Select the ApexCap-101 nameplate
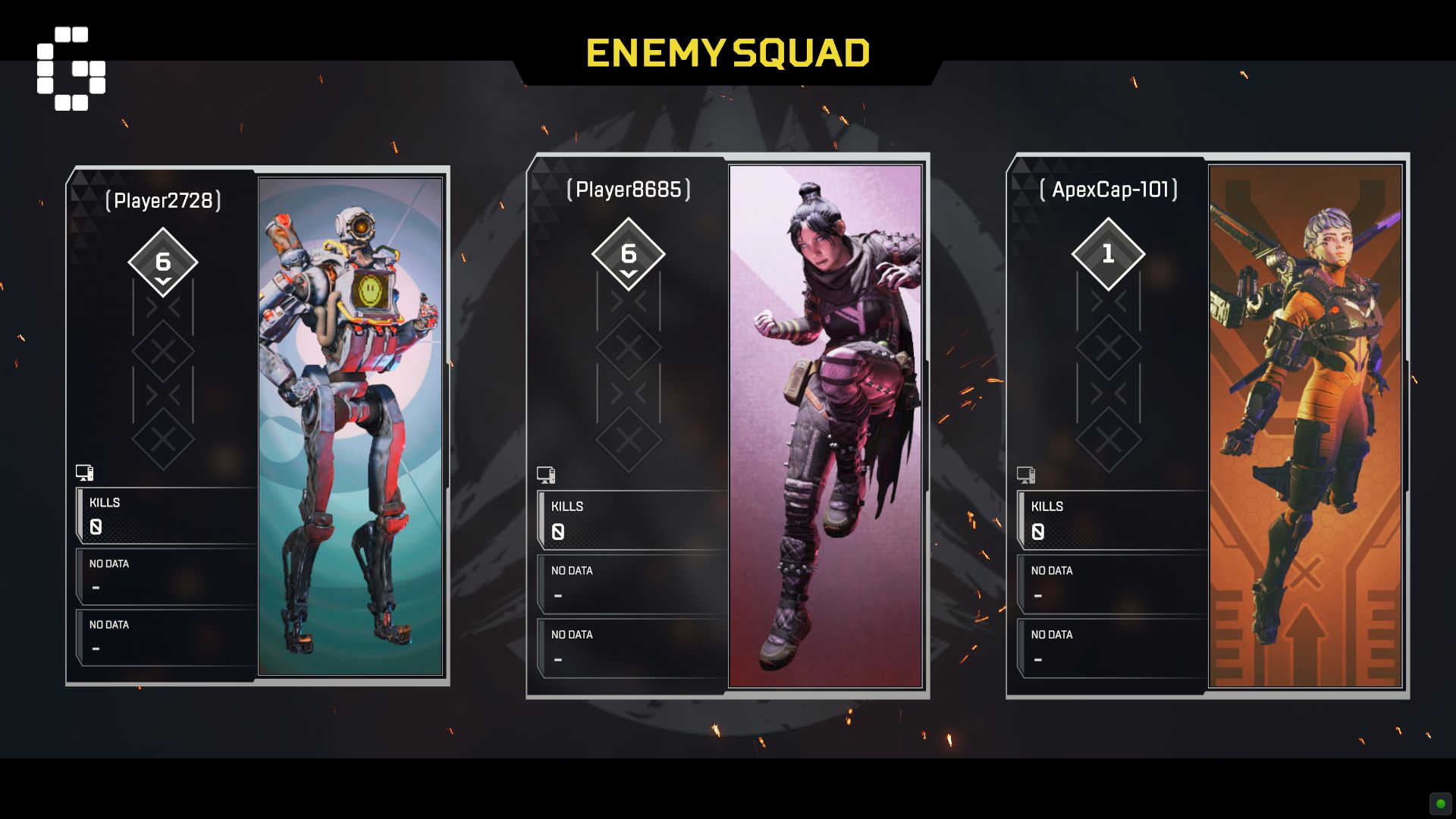 click(x=1108, y=188)
